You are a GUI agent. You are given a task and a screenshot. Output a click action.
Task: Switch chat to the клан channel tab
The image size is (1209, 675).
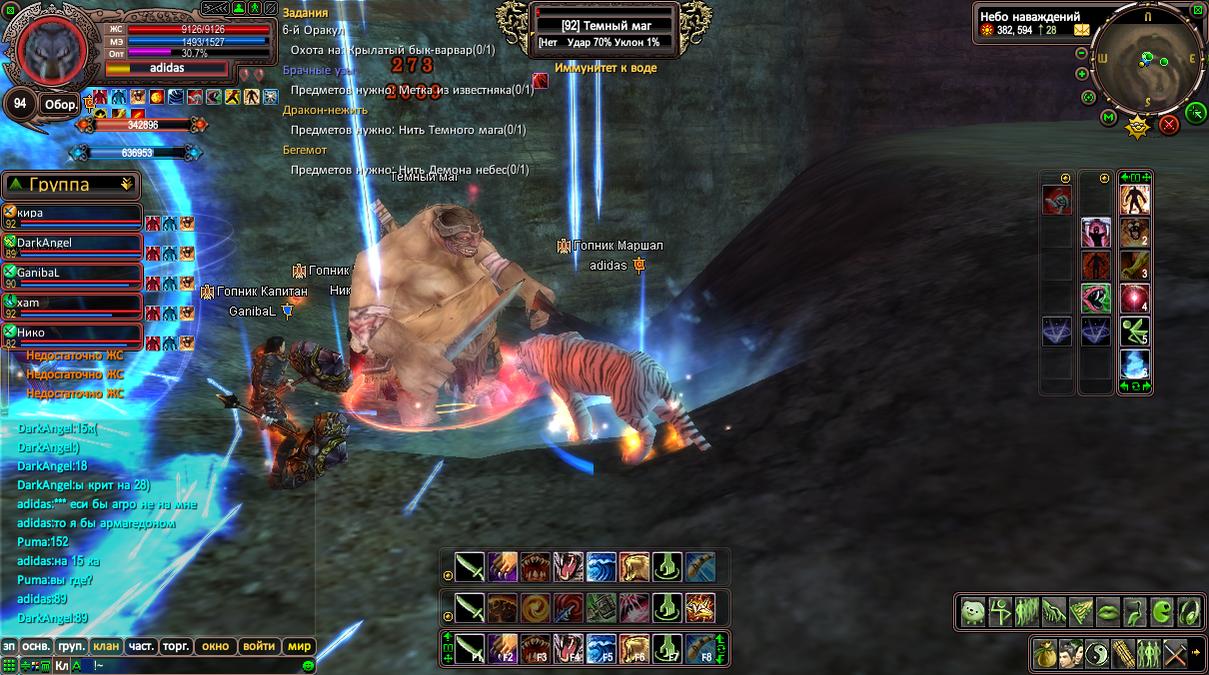click(105, 646)
